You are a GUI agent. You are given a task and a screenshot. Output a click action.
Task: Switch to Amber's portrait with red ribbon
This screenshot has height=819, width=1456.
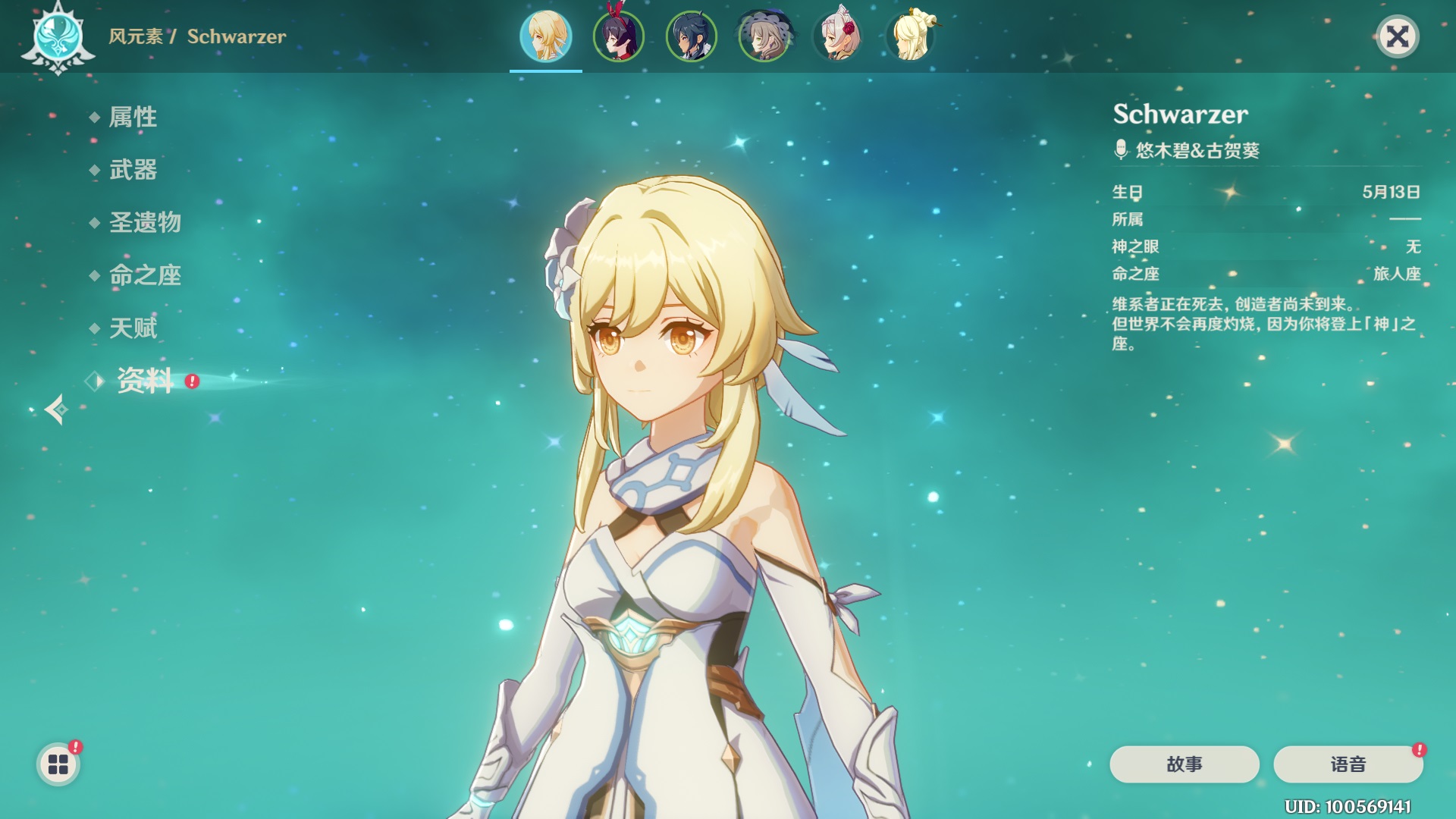618,36
